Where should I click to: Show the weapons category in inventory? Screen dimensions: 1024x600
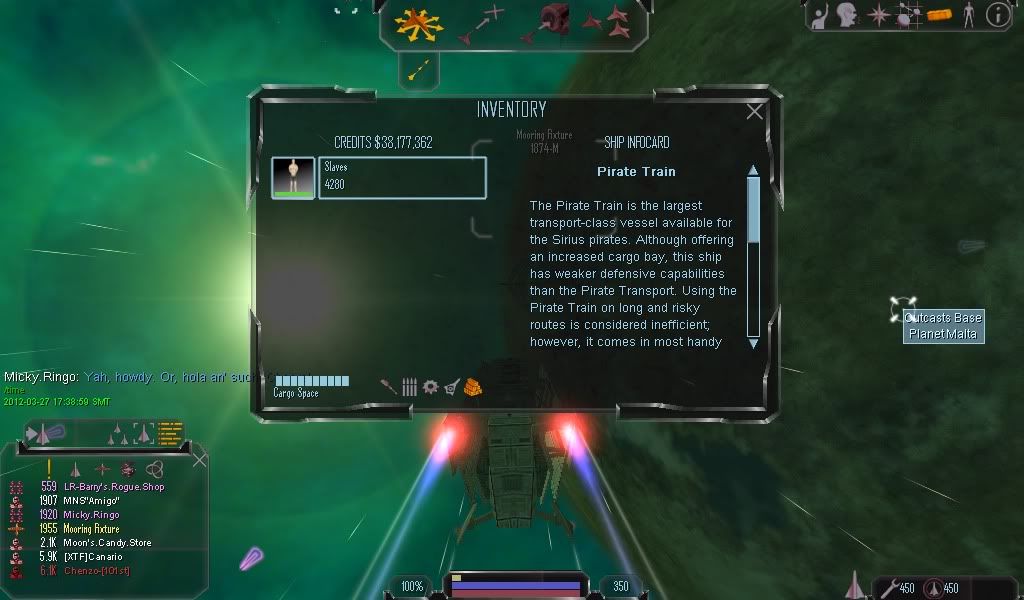(389, 387)
